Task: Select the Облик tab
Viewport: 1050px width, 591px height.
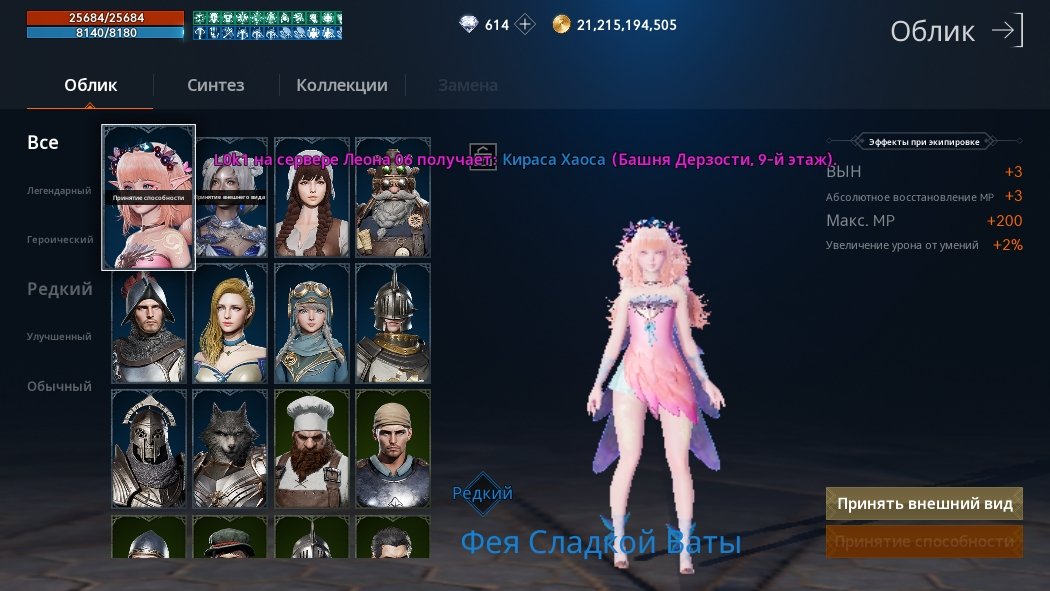Action: [x=90, y=85]
